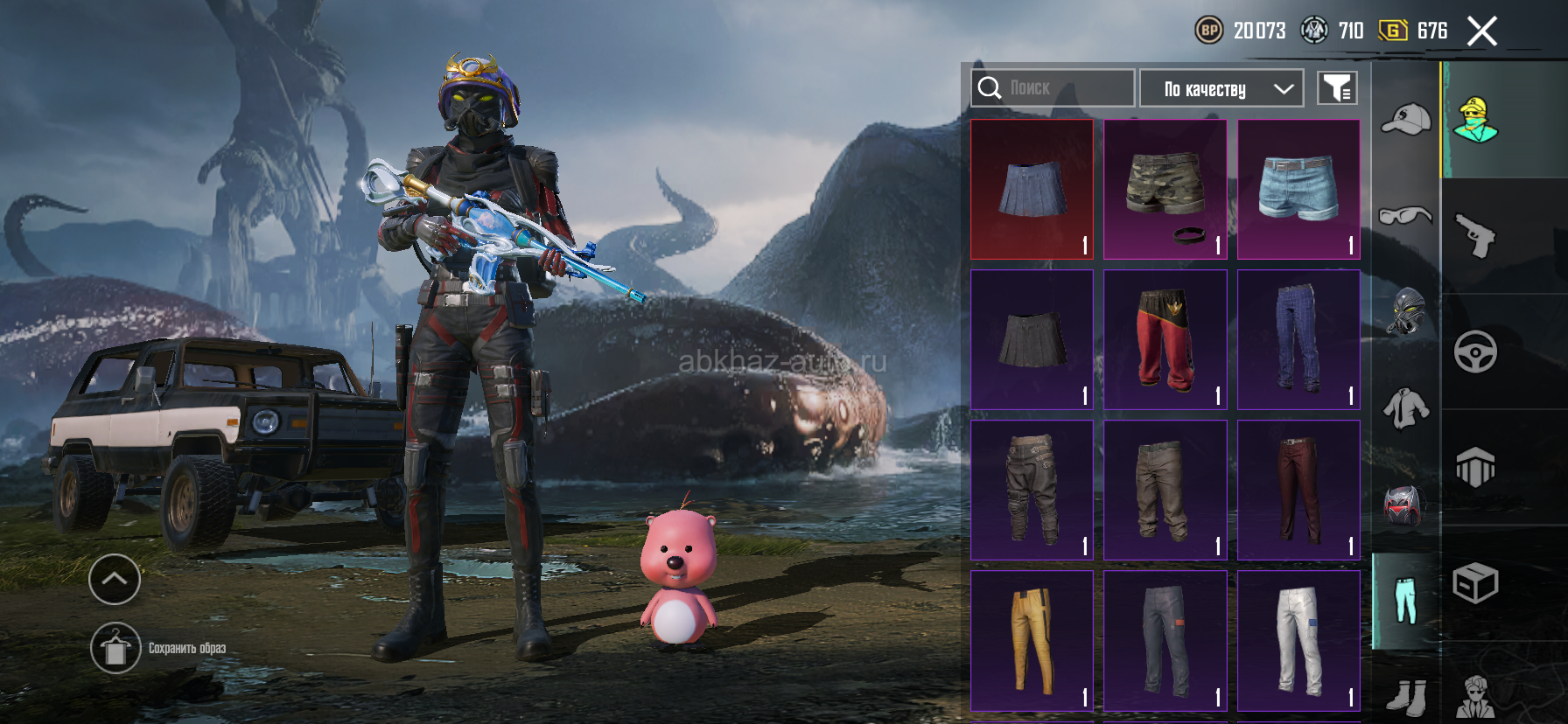This screenshot has height=724, width=1568.
Task: Open the glasses accessory category
Action: pyautogui.click(x=1405, y=214)
